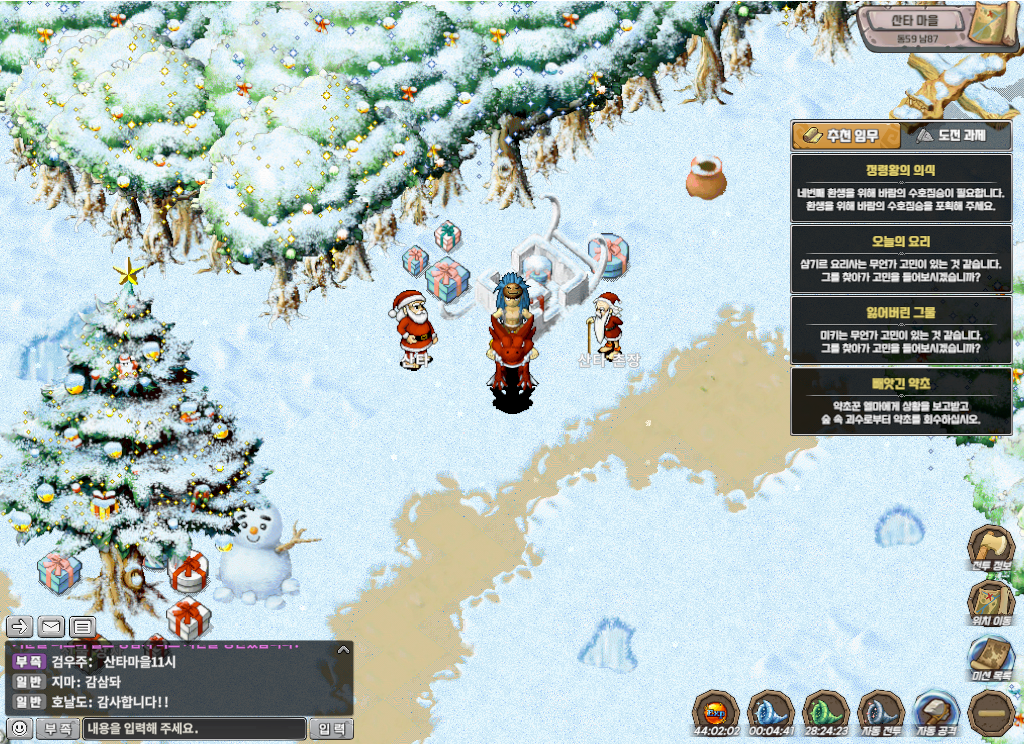Open the mail envelope button

tap(51, 627)
